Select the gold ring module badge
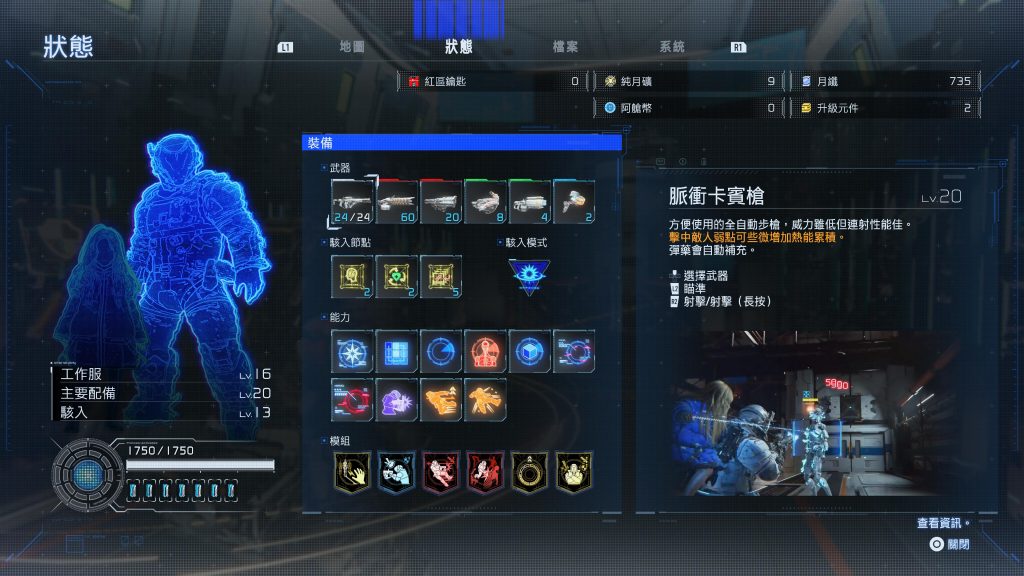The width and height of the screenshot is (1024, 576). point(530,472)
